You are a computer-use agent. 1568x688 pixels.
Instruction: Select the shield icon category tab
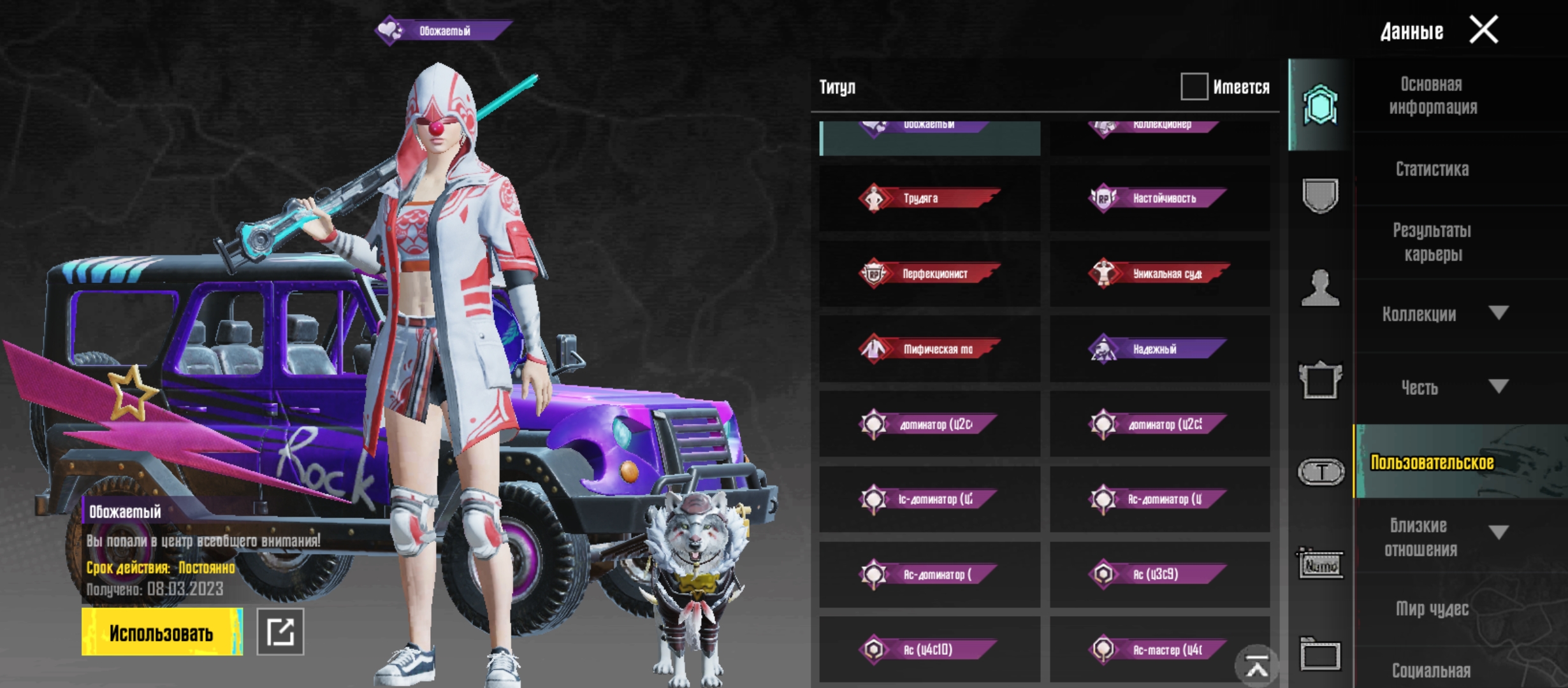coord(1320,195)
